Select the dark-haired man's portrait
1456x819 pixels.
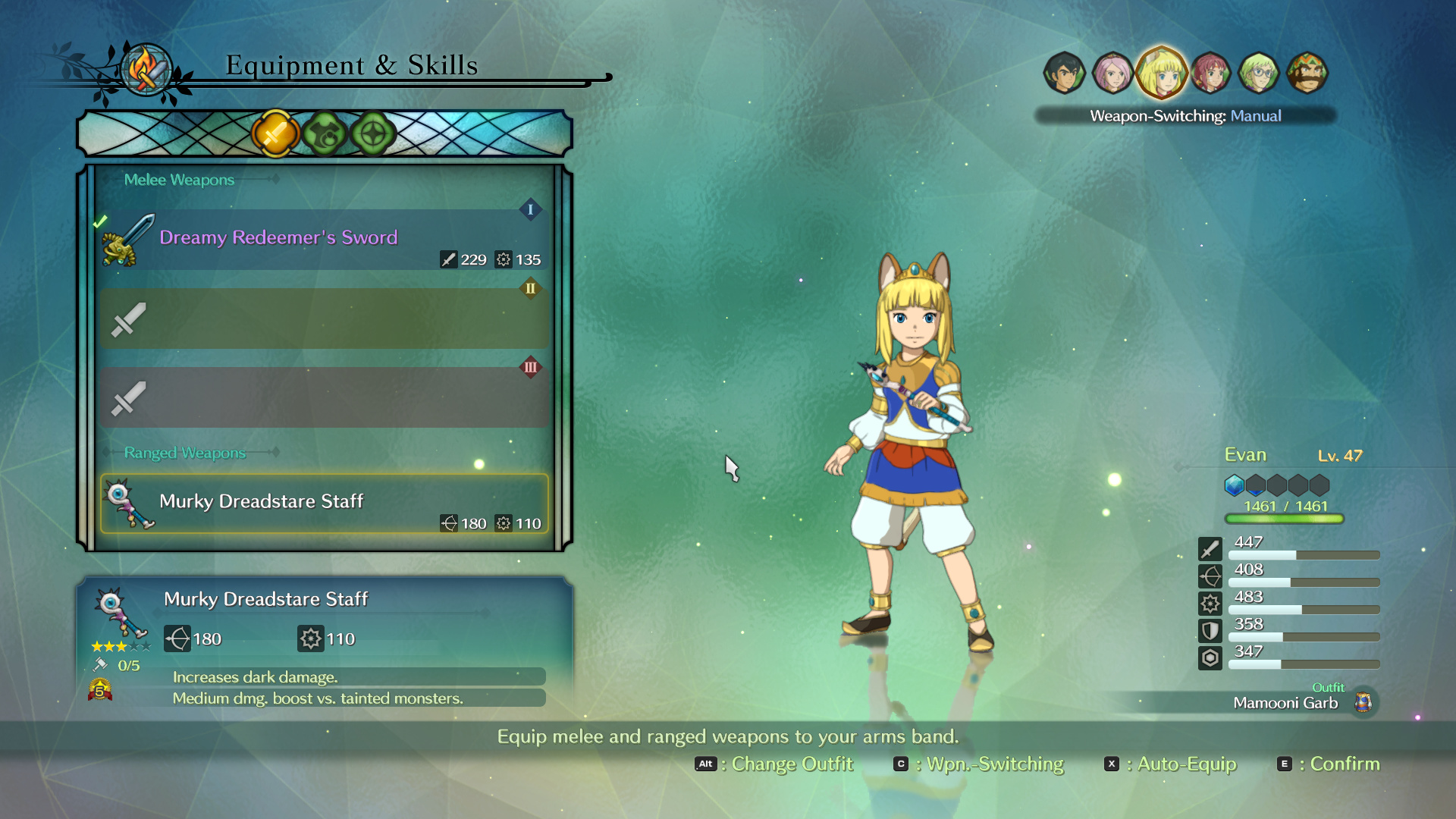tap(1064, 73)
